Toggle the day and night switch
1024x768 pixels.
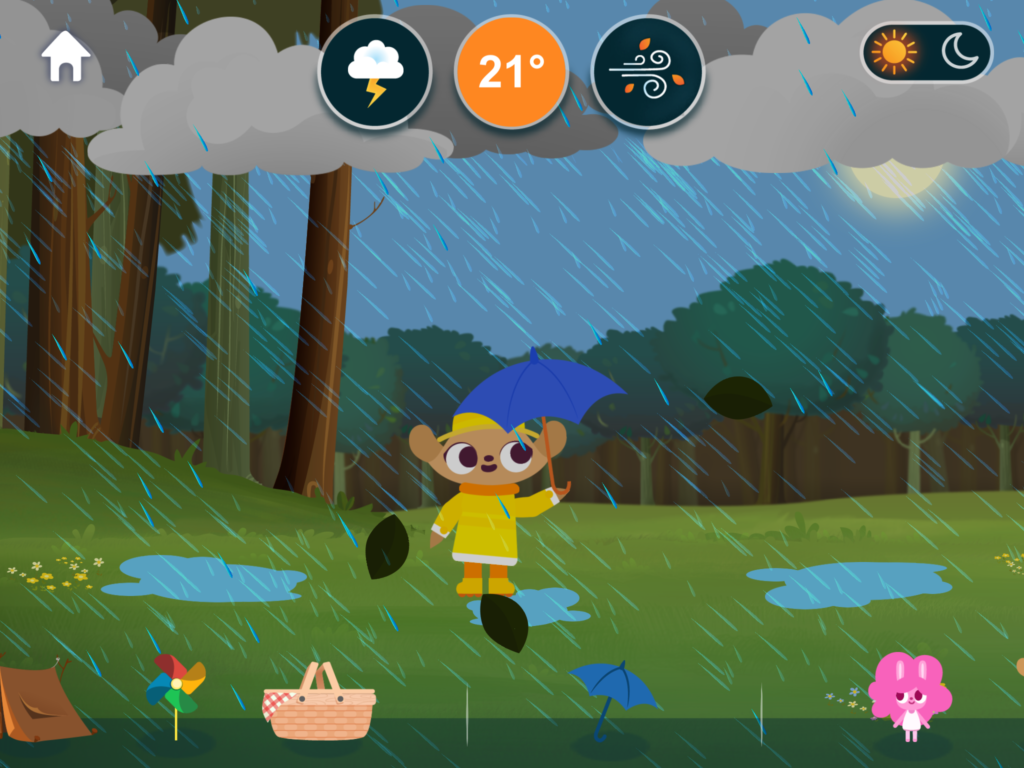[926, 53]
